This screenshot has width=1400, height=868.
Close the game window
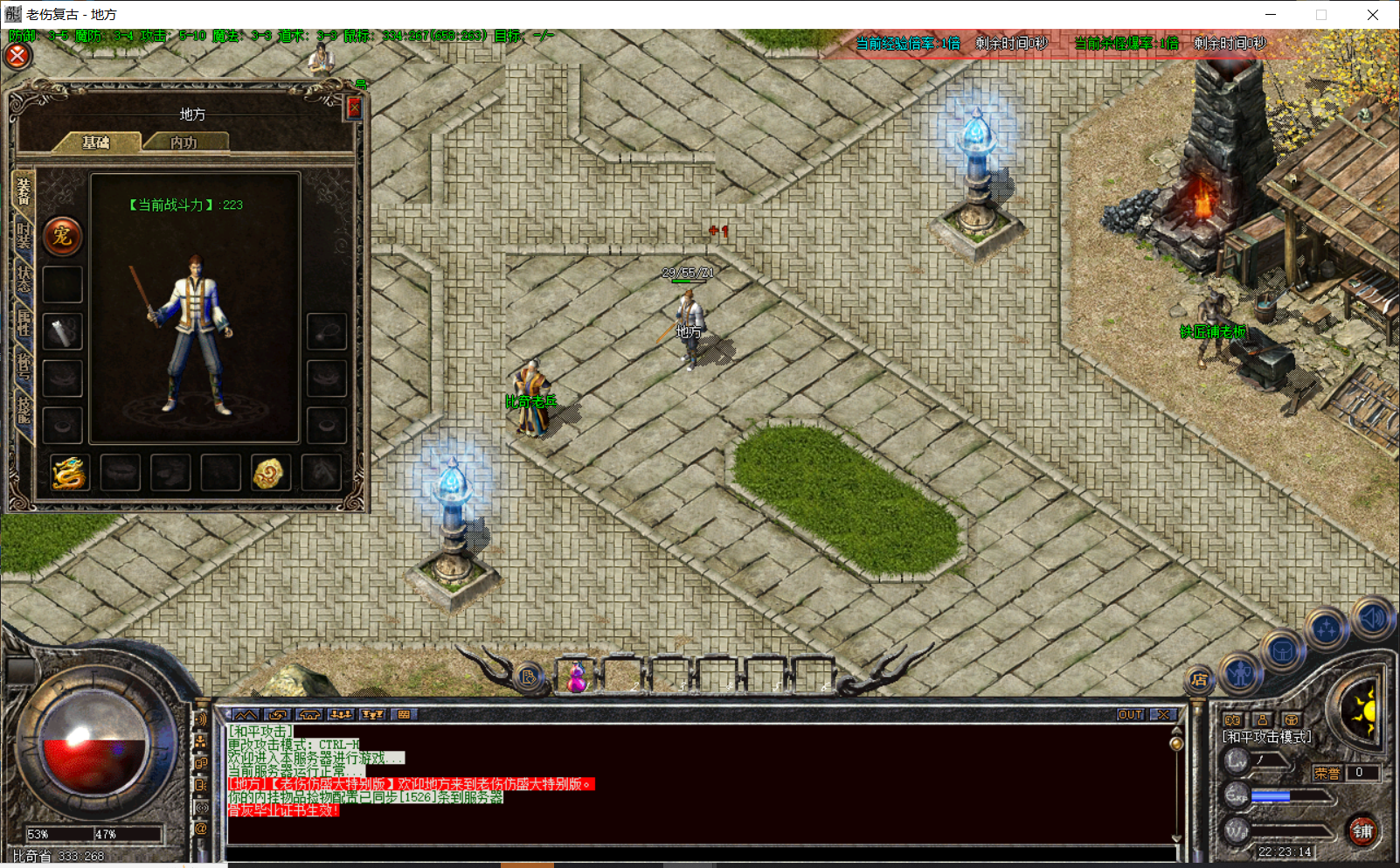click(x=1372, y=15)
